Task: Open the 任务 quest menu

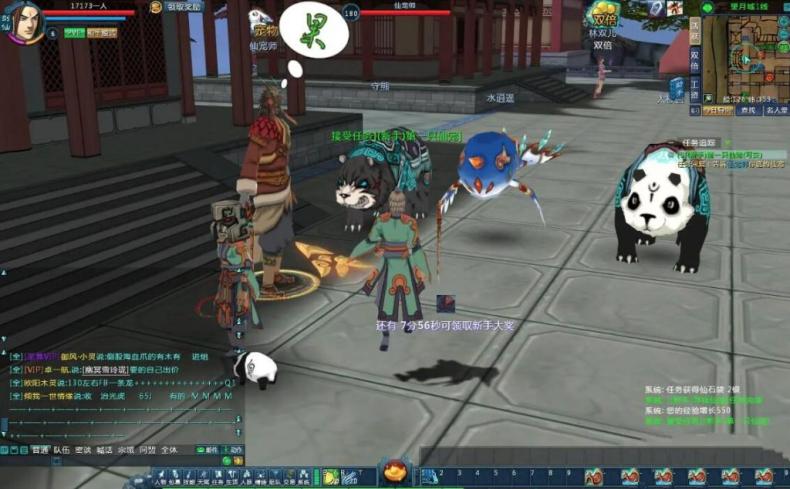Action: [x=217, y=480]
